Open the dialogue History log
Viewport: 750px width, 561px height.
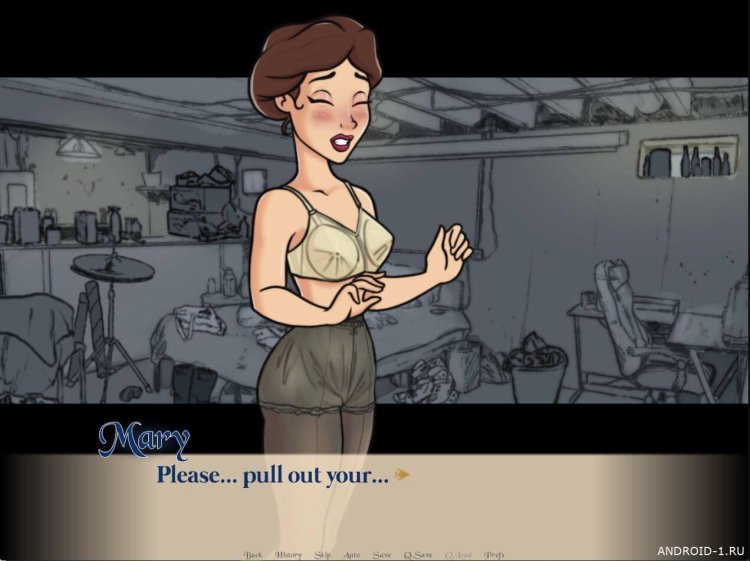[x=288, y=554]
